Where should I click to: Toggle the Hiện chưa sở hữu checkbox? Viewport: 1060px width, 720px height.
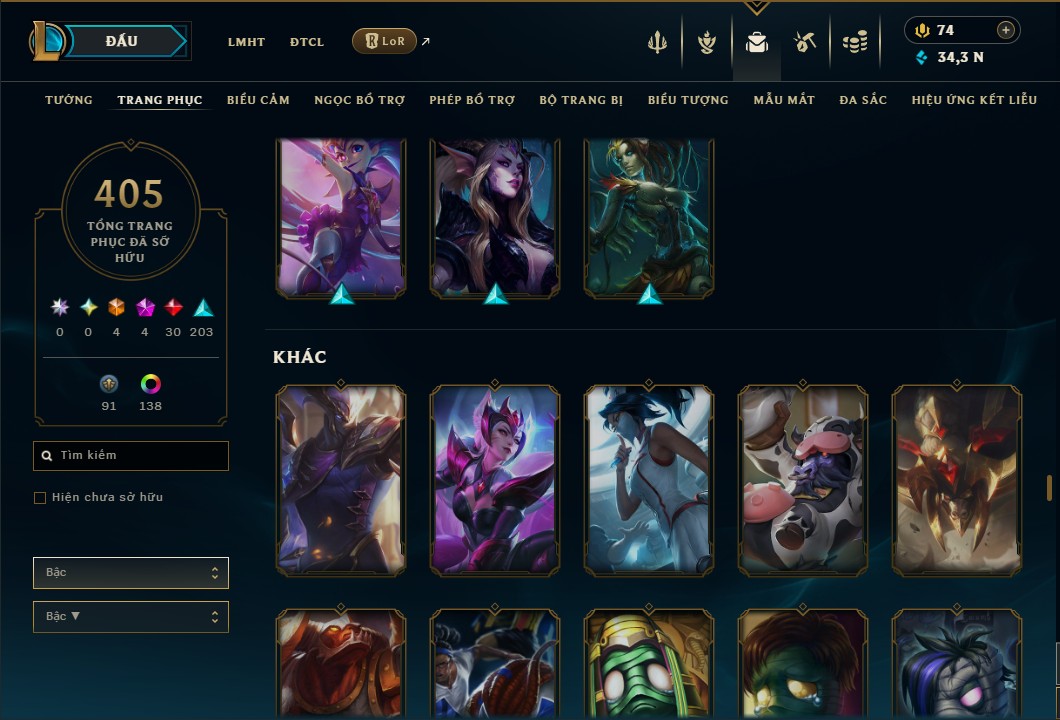point(40,498)
